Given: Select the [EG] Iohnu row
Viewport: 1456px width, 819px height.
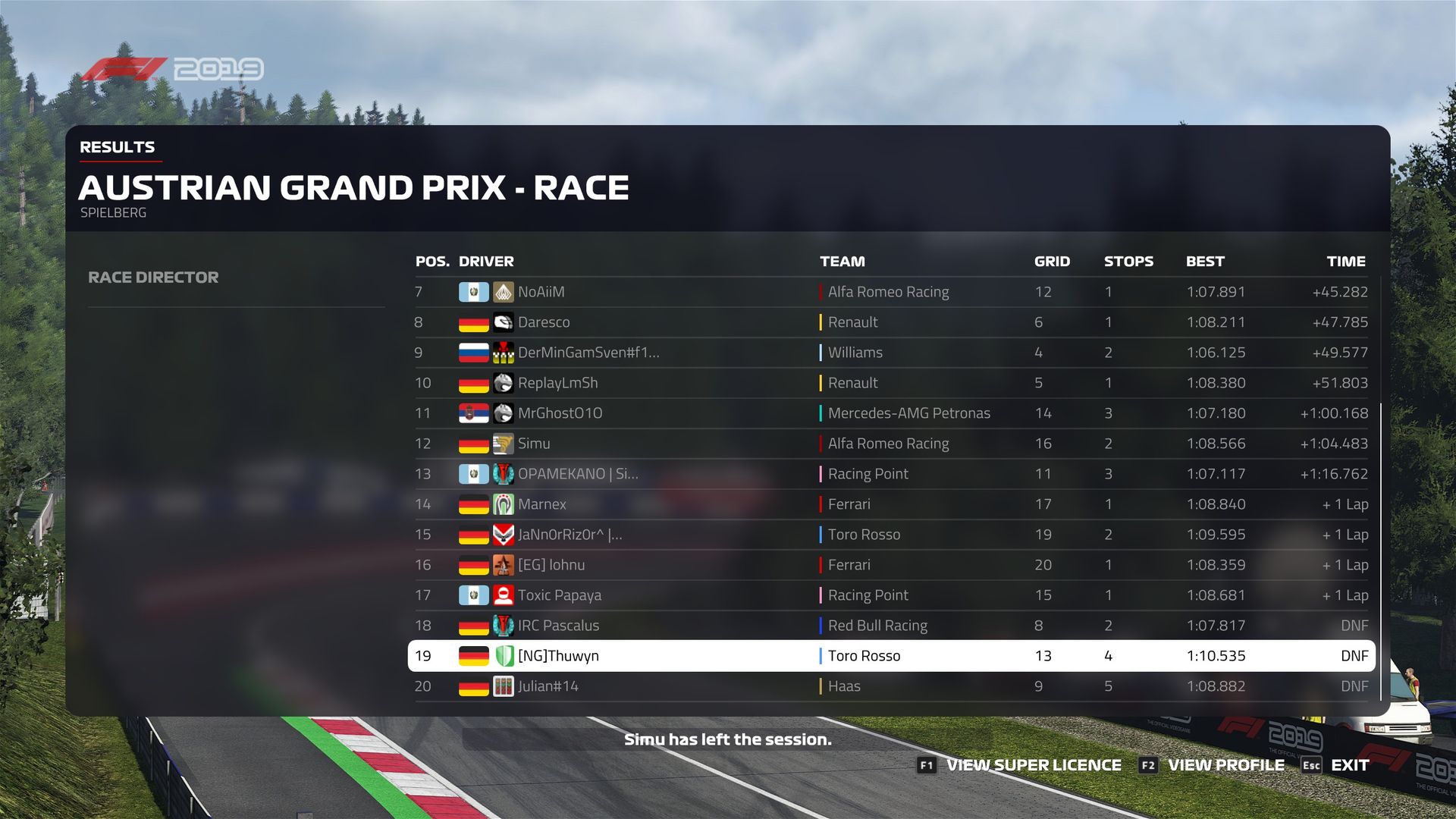Looking at the screenshot, I should pyautogui.click(x=891, y=565).
